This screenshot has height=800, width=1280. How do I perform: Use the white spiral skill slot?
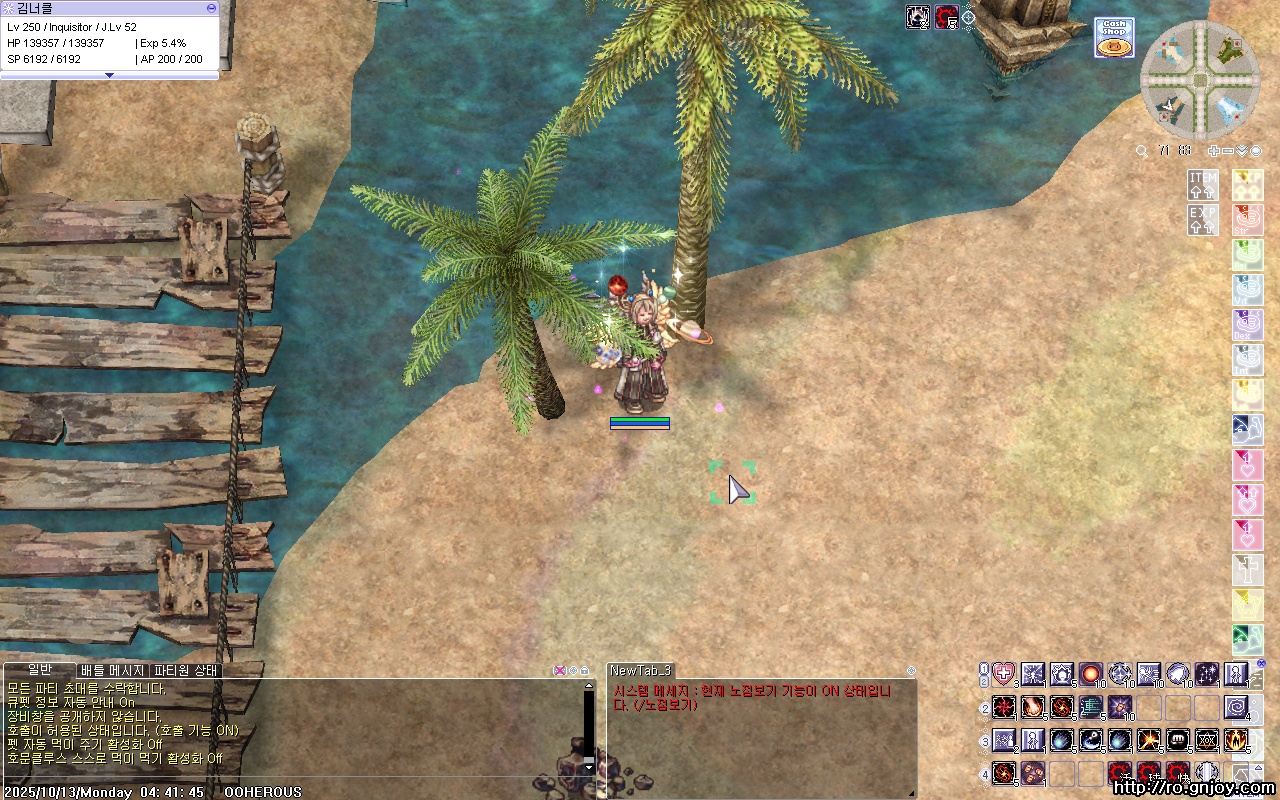click(1236, 708)
